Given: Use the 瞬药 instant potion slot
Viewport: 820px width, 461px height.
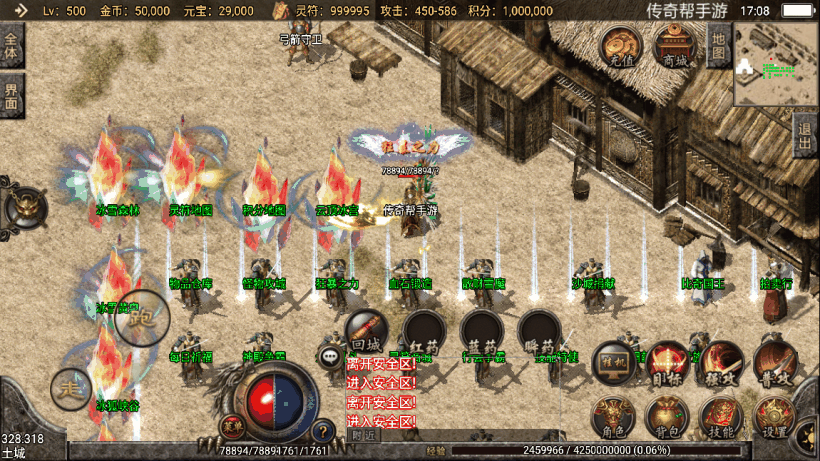Looking at the screenshot, I should 539,329.
